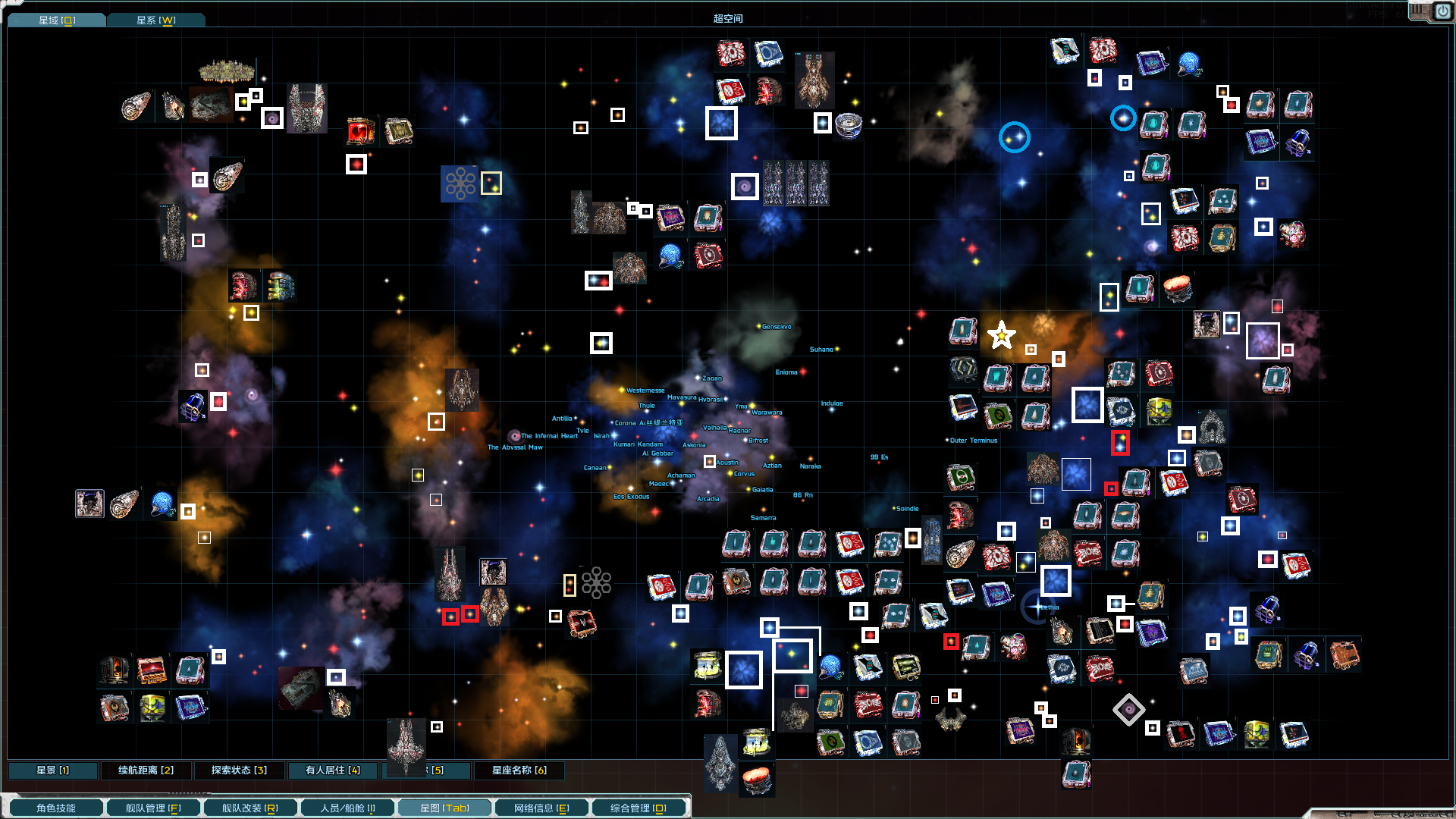Click the blue-circled star near the top center
Screen dimensions: 1456x819
tap(1015, 138)
